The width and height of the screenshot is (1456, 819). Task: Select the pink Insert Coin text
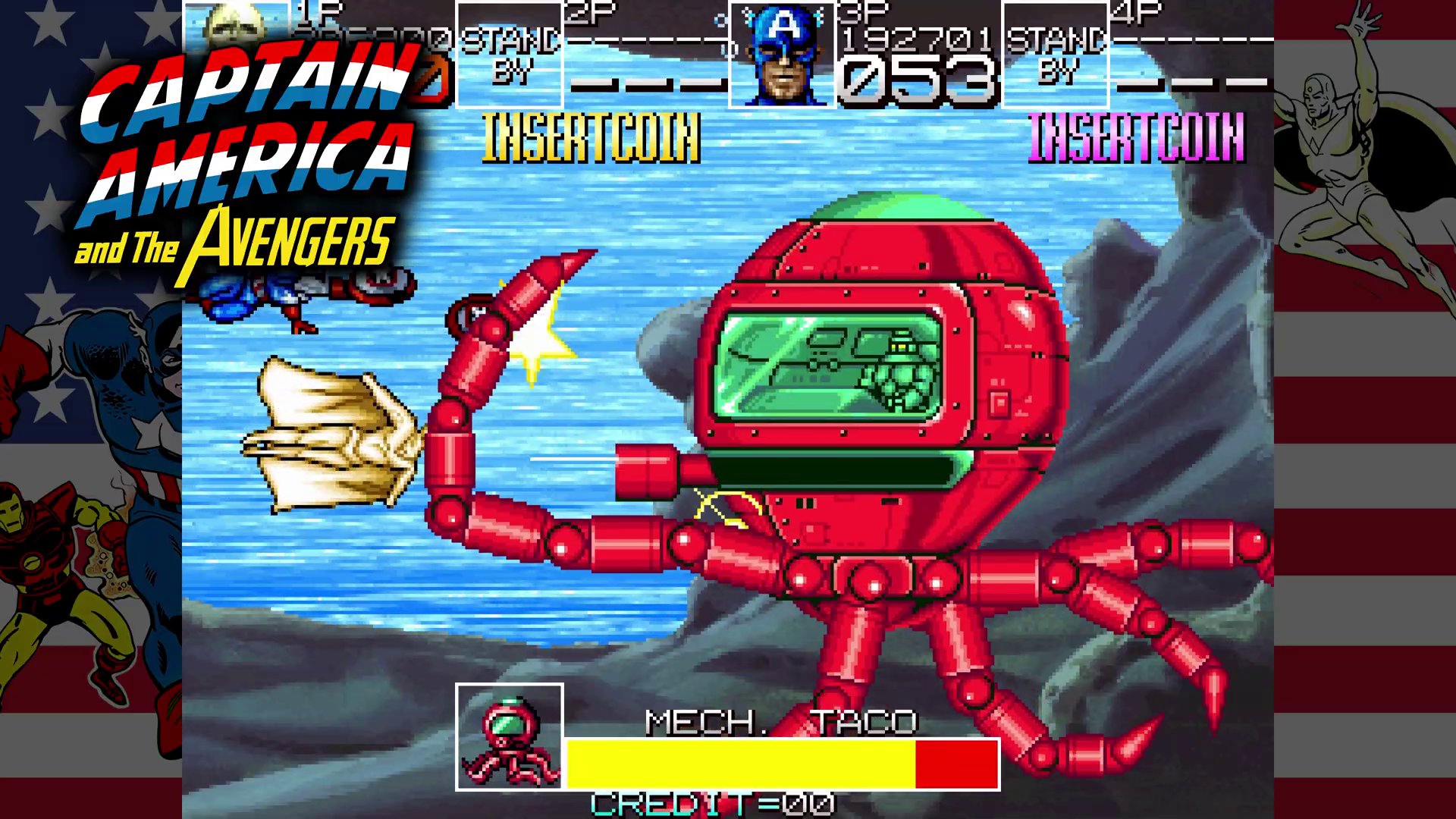coord(1136,138)
